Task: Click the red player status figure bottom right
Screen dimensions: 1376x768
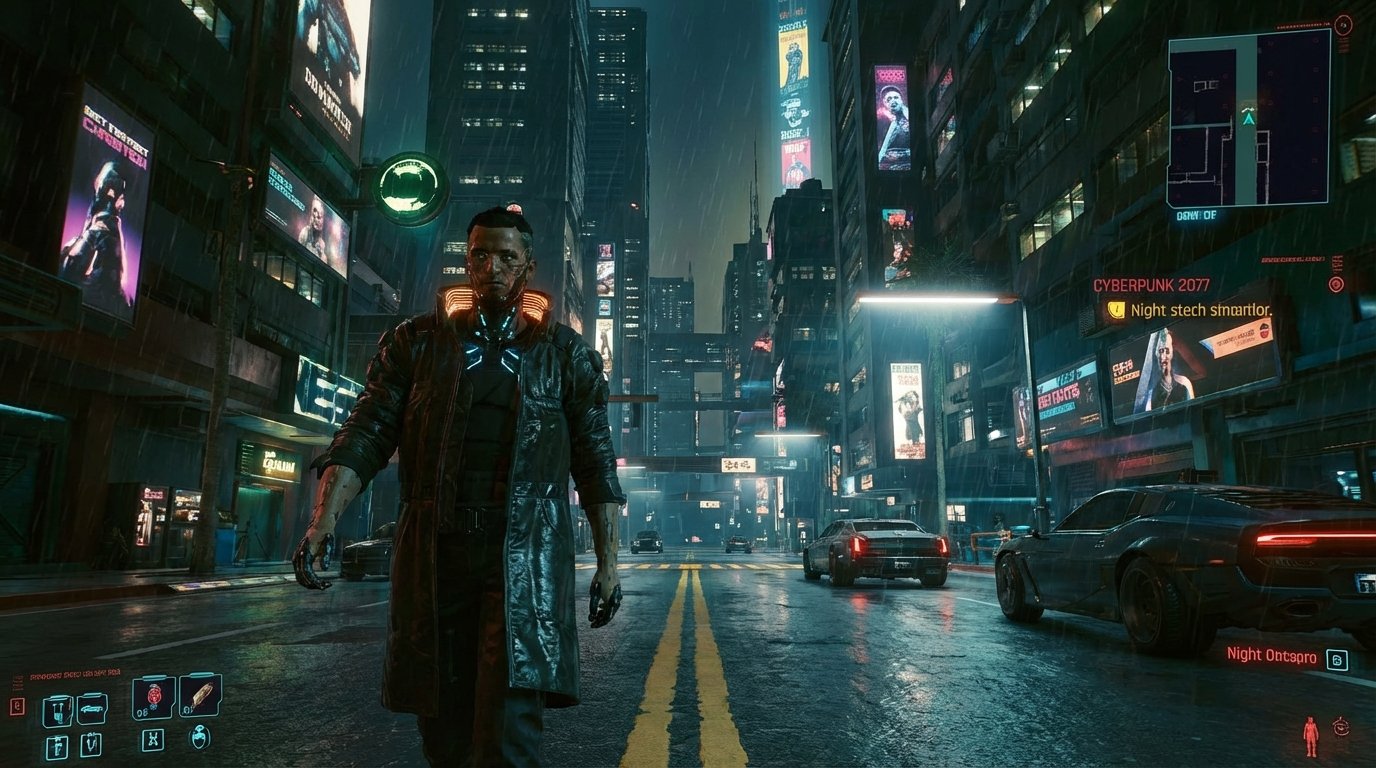Action: click(1311, 734)
